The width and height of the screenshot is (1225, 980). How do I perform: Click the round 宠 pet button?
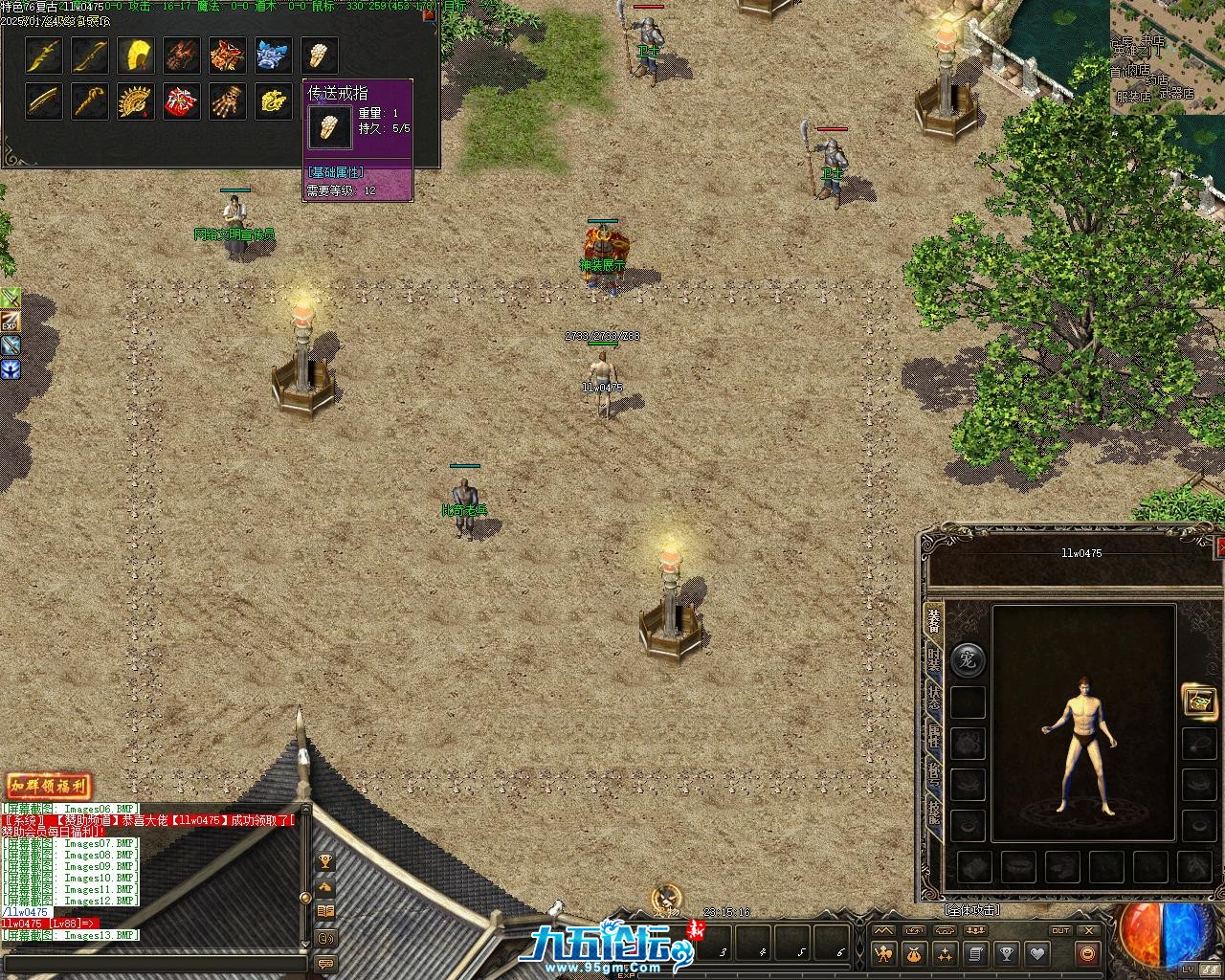[x=967, y=660]
